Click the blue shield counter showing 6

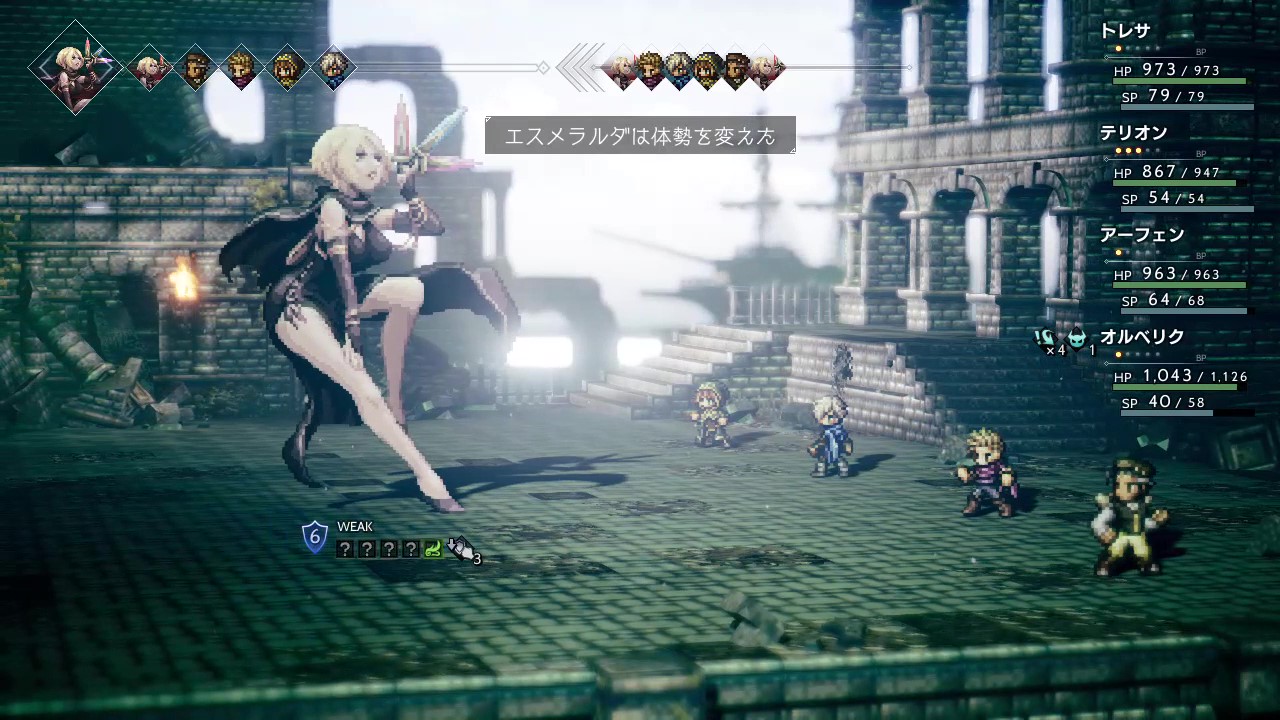[x=315, y=538]
